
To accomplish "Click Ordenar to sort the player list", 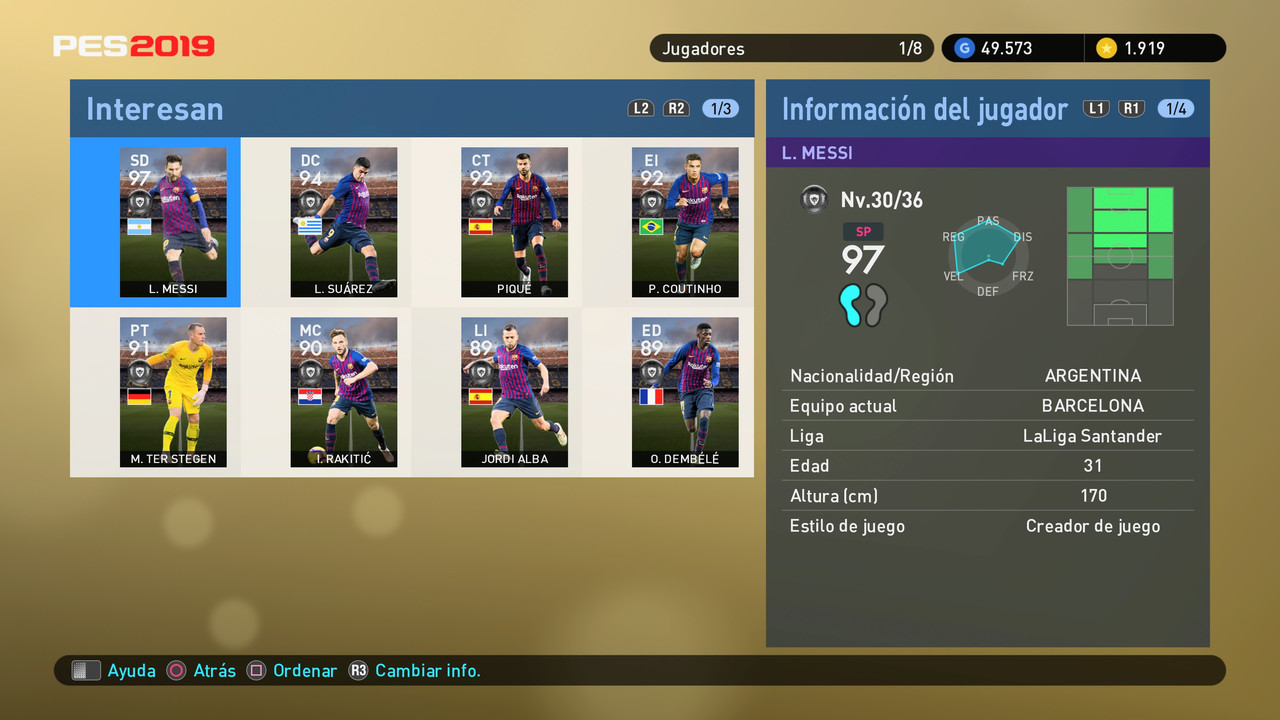I will point(305,670).
